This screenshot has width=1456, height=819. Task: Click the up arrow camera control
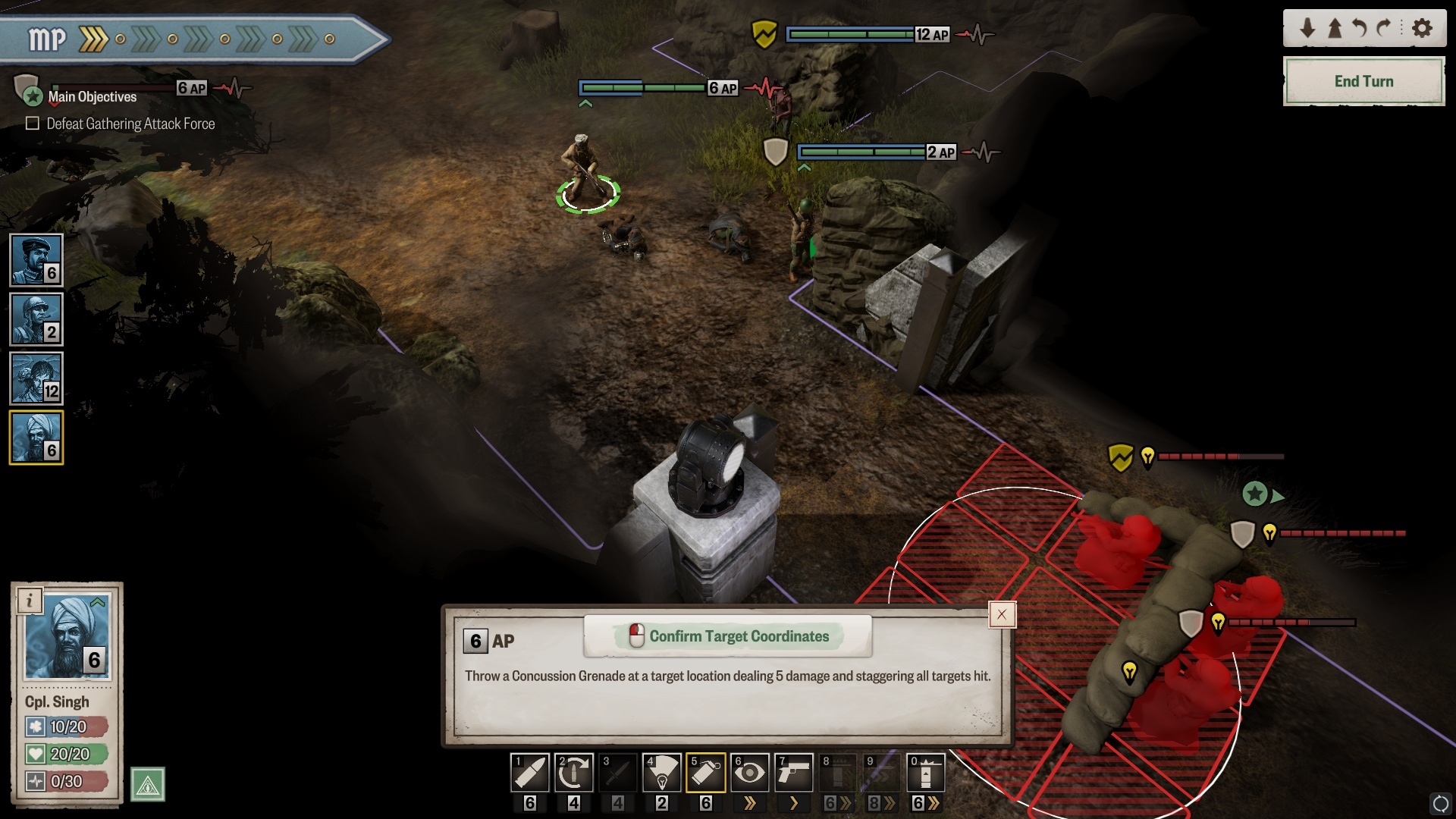[x=1335, y=29]
